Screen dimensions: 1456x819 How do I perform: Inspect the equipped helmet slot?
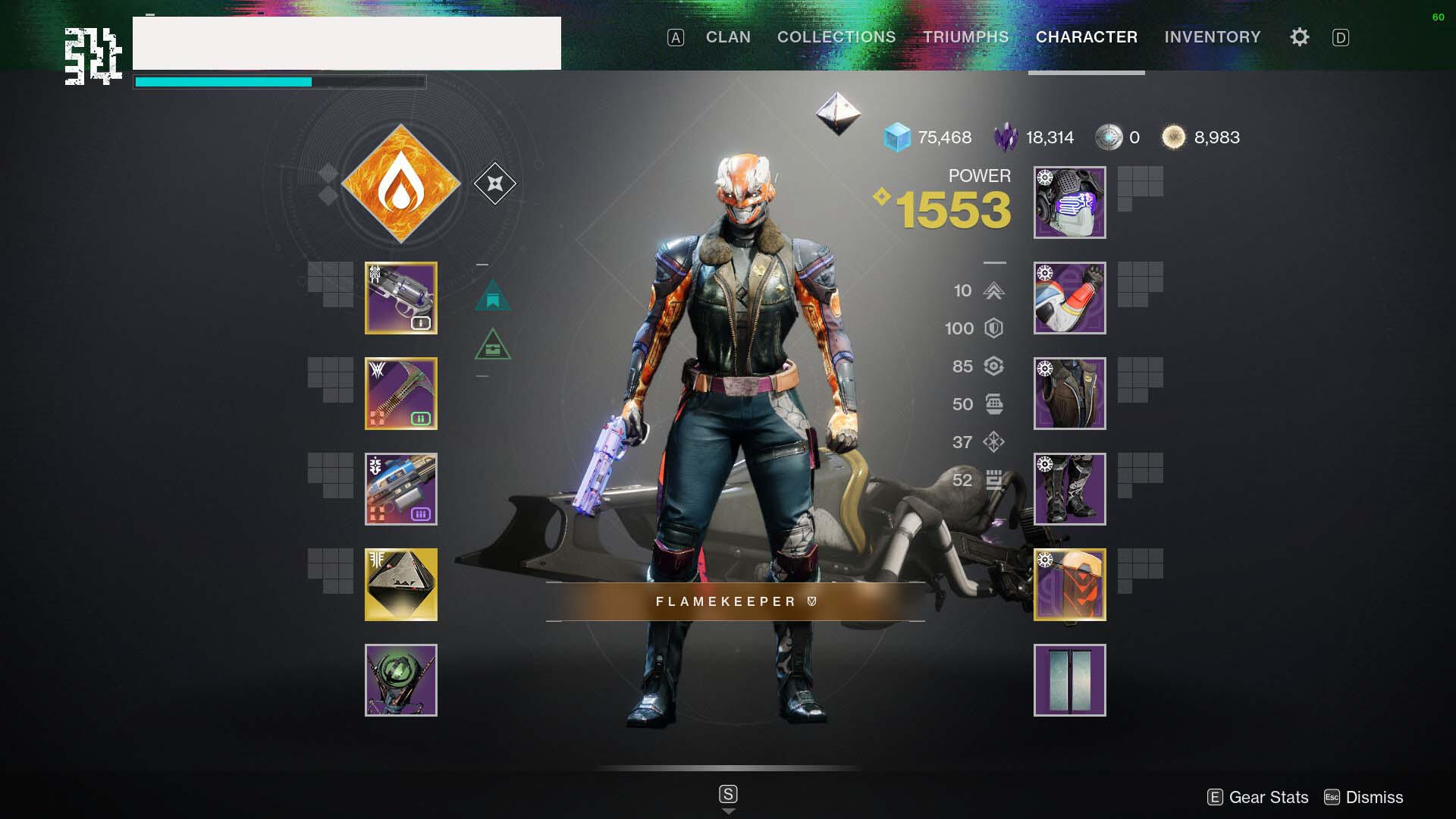pos(1069,202)
